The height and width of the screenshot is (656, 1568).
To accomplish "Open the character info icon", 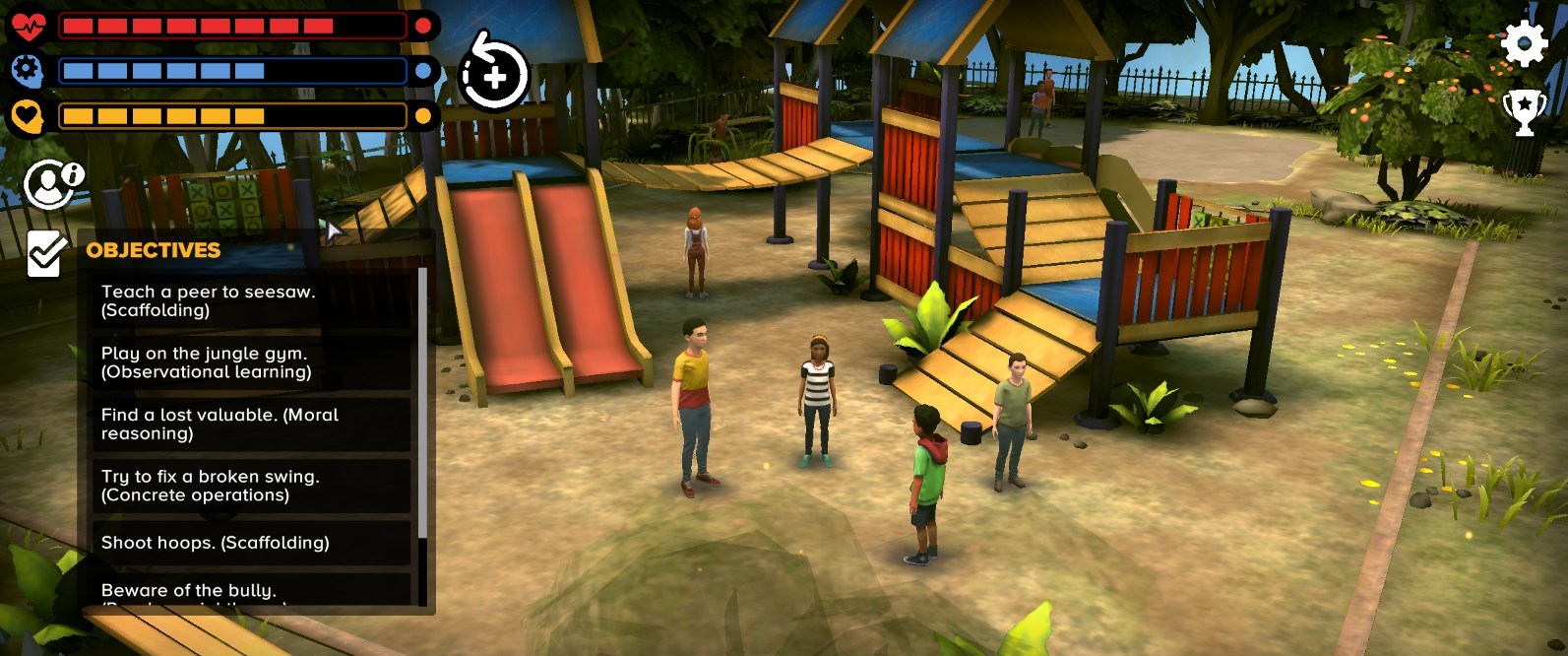I will pos(53,184).
